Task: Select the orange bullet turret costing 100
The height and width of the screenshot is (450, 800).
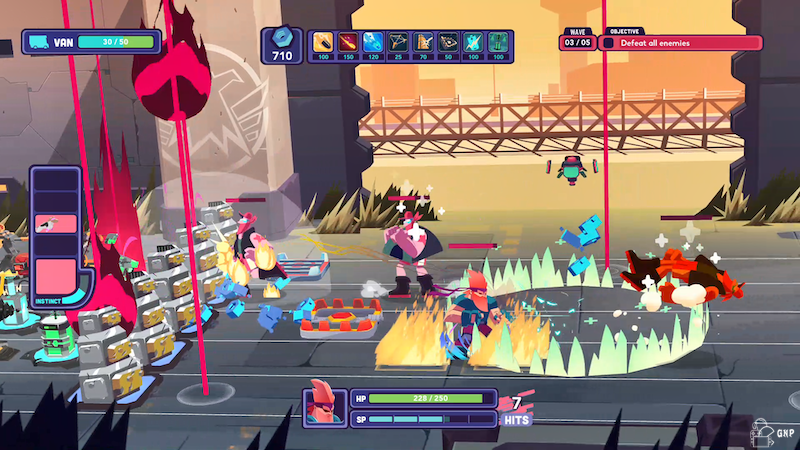Action: pos(323,42)
